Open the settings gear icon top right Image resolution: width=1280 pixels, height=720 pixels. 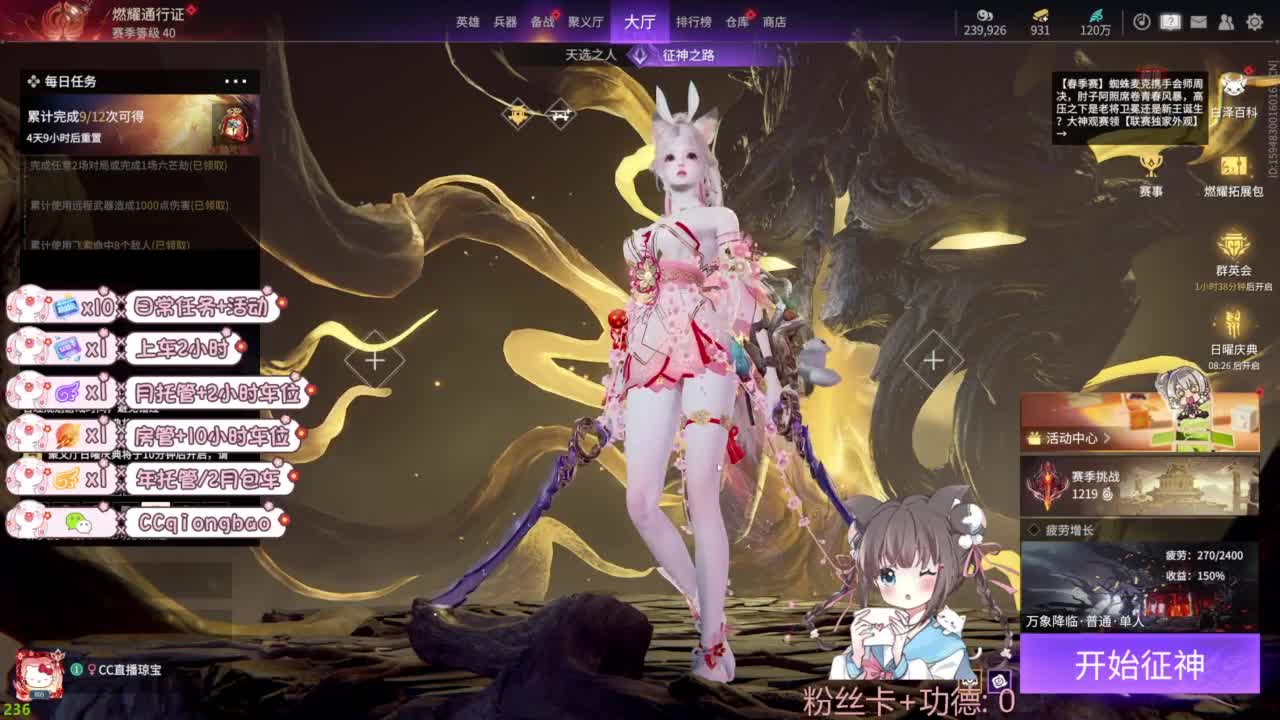pos(1255,19)
